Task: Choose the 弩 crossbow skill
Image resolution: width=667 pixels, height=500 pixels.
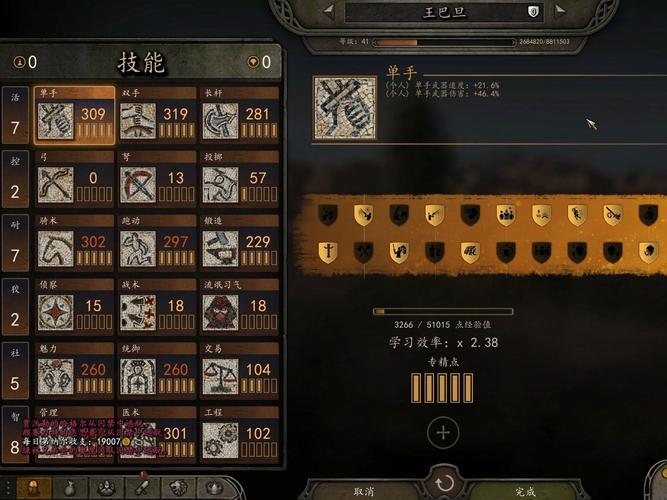Action: click(x=156, y=182)
